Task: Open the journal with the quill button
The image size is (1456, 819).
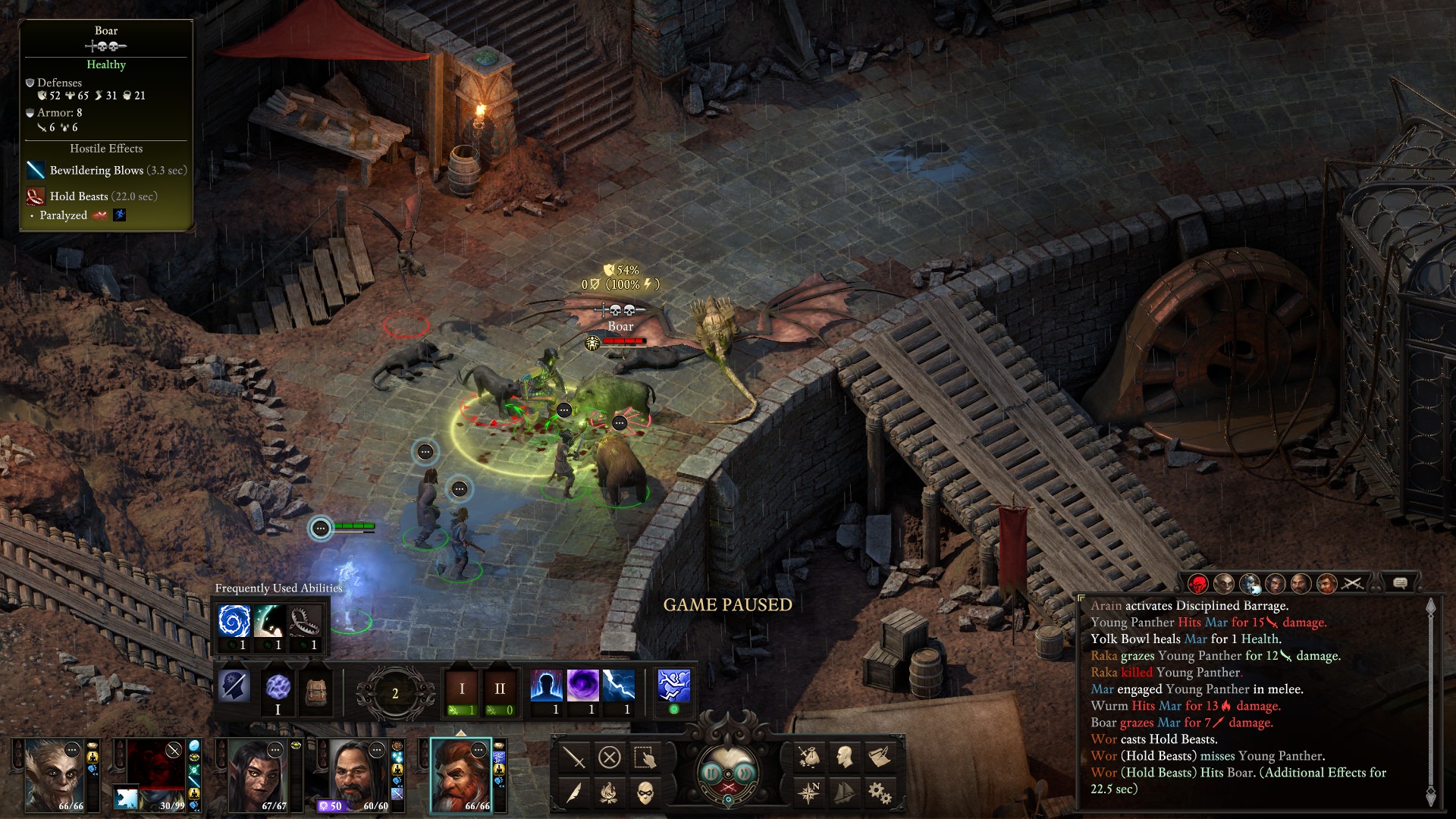Action: [x=574, y=792]
